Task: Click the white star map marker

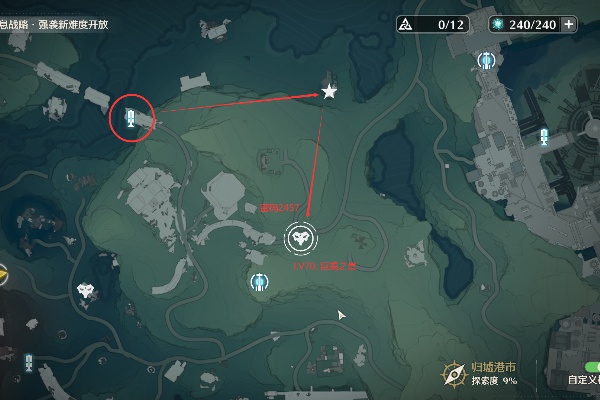Action: coord(329,92)
